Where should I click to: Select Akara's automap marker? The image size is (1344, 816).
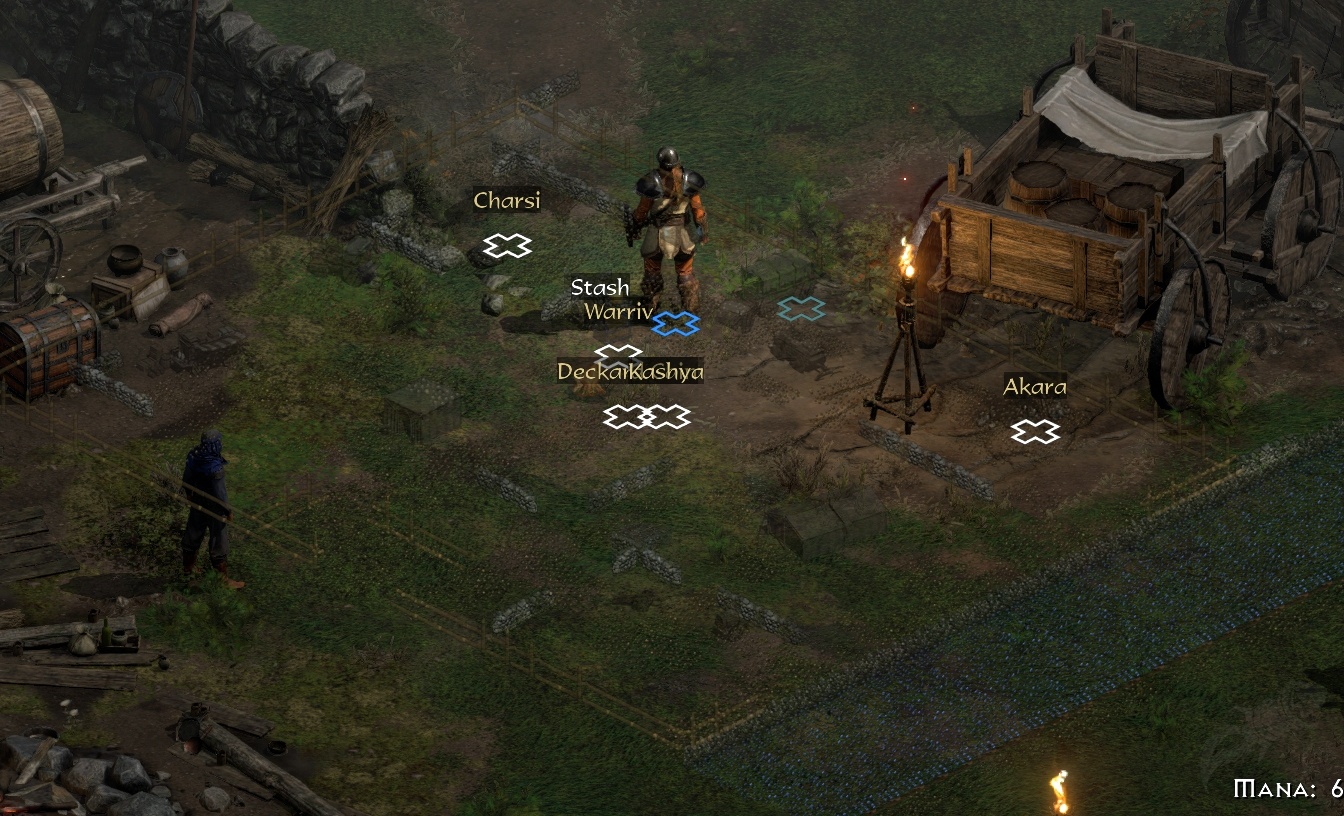tap(1034, 431)
